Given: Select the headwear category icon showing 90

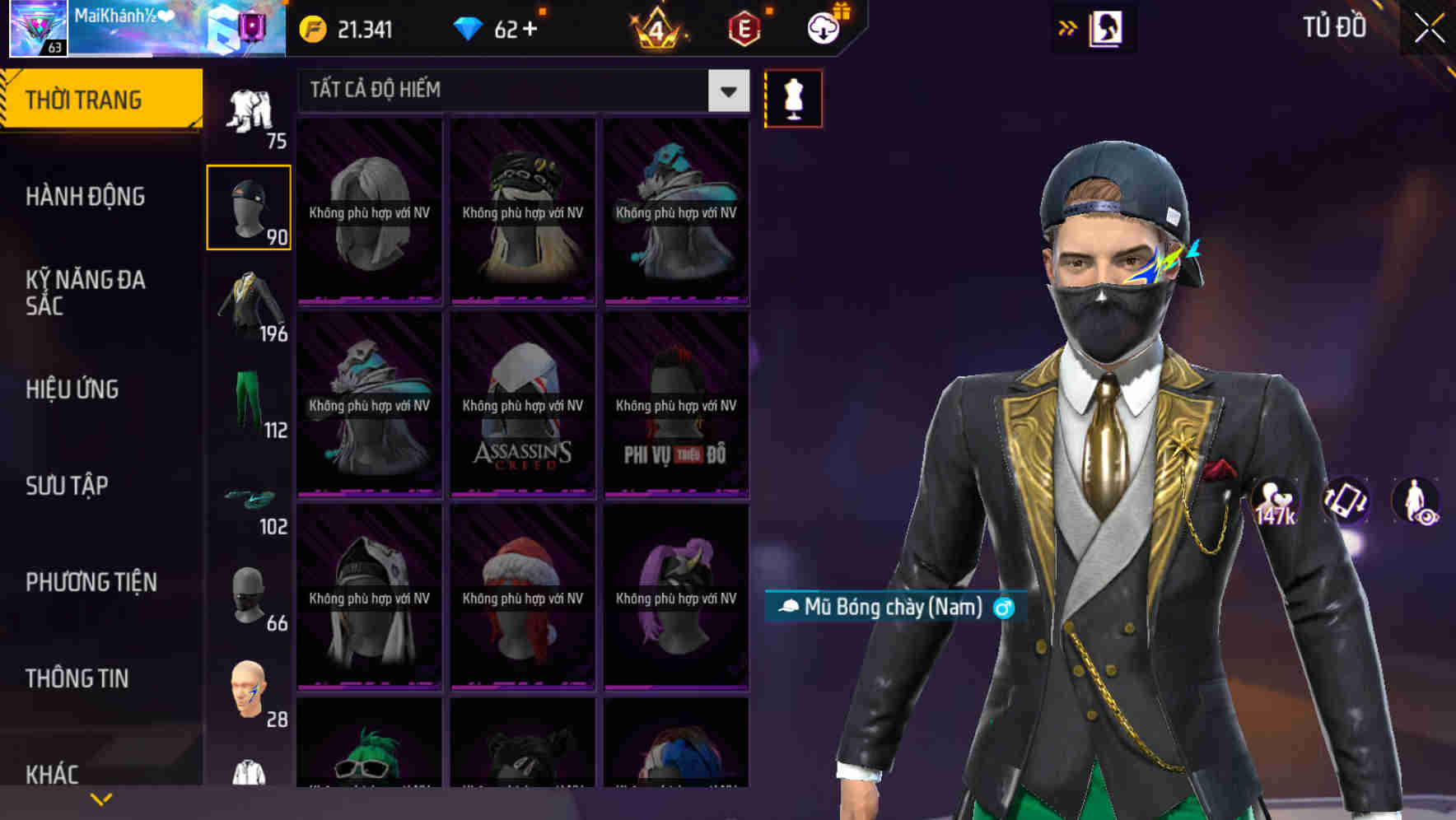Looking at the screenshot, I should click(250, 206).
